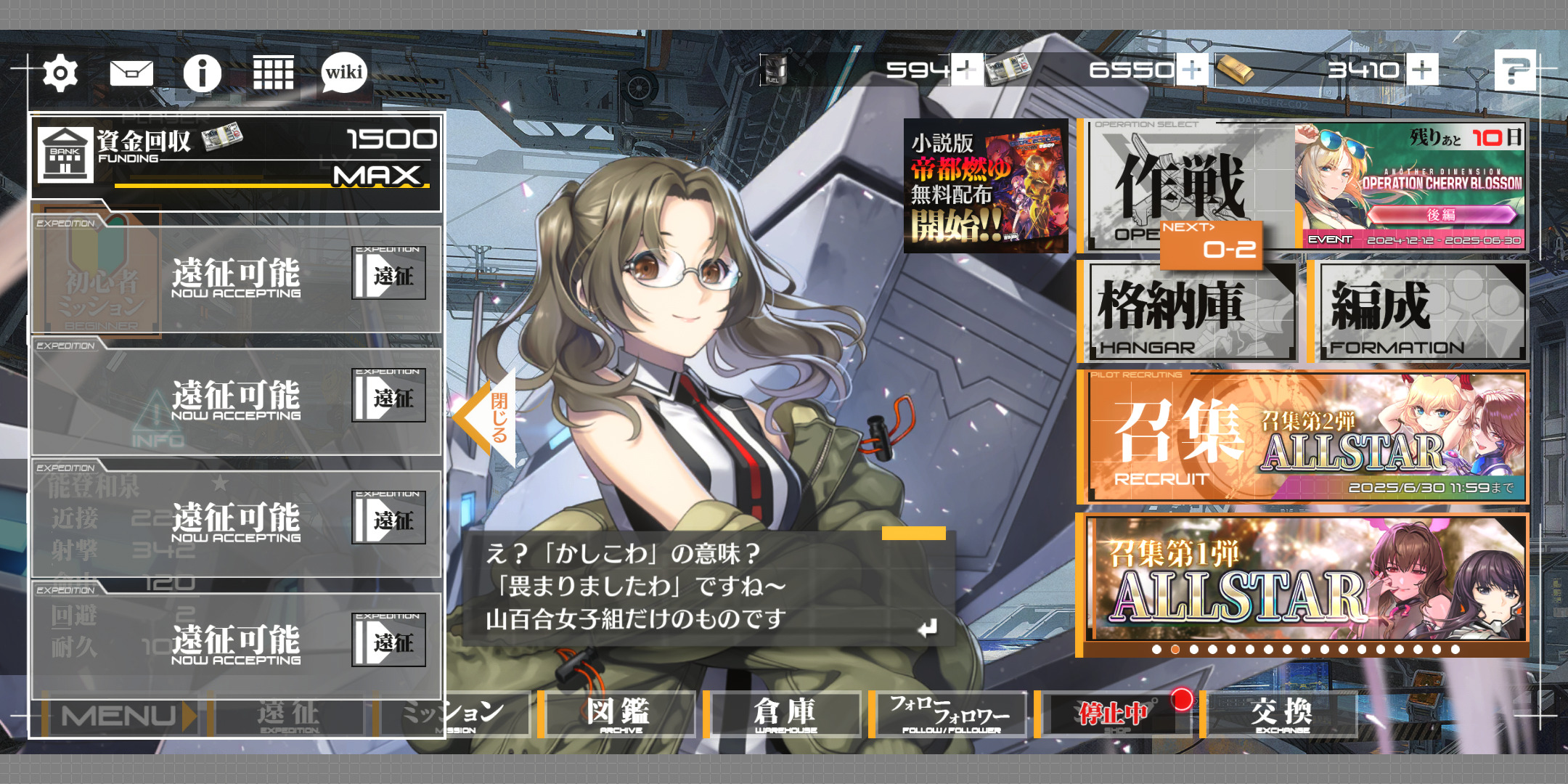Open the Follow/Follower list
Viewport: 1568px width, 784px height.
pyautogui.click(x=950, y=714)
